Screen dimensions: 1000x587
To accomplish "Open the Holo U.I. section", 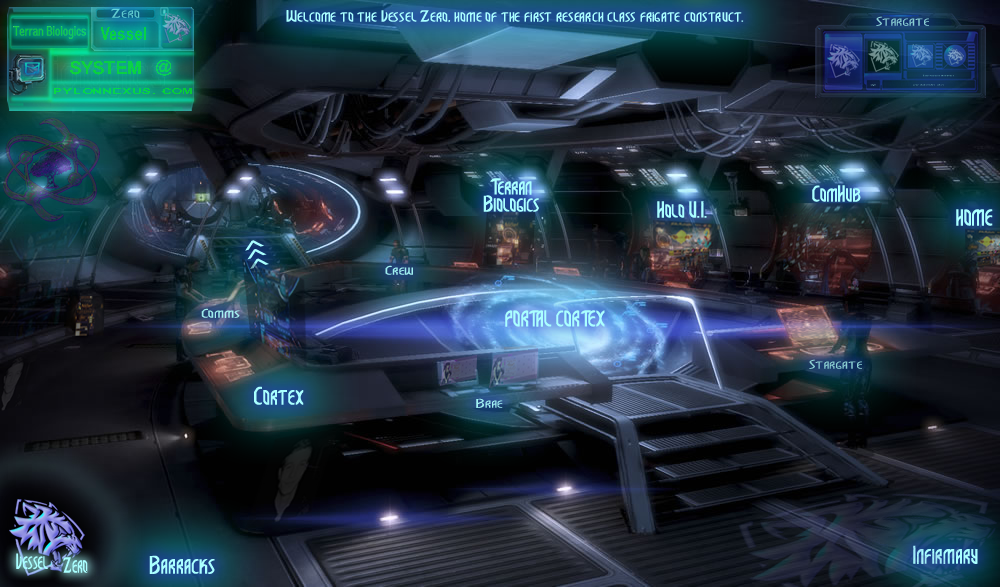I will tap(683, 210).
